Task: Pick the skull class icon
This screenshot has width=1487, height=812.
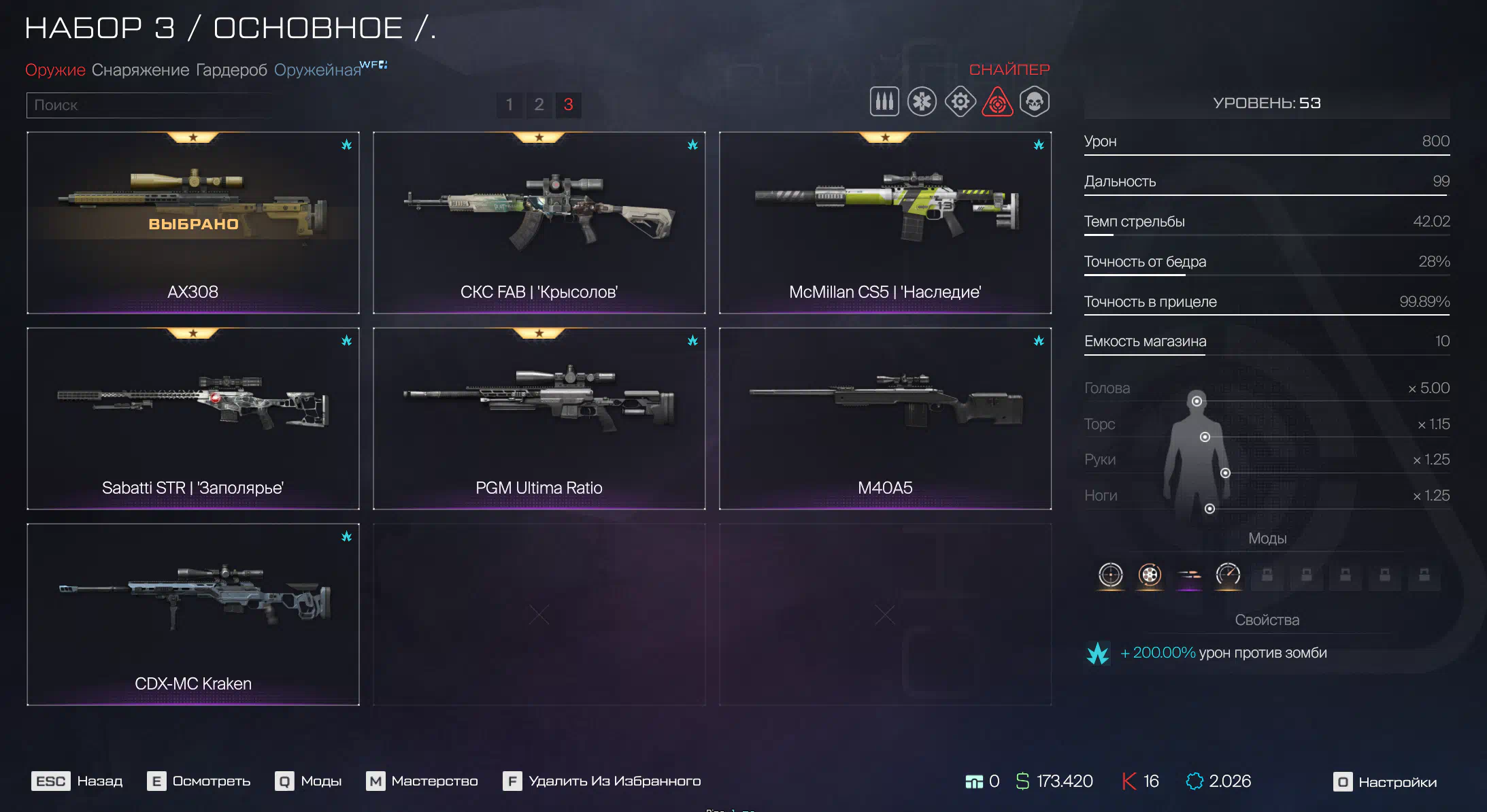Action: (x=1035, y=102)
